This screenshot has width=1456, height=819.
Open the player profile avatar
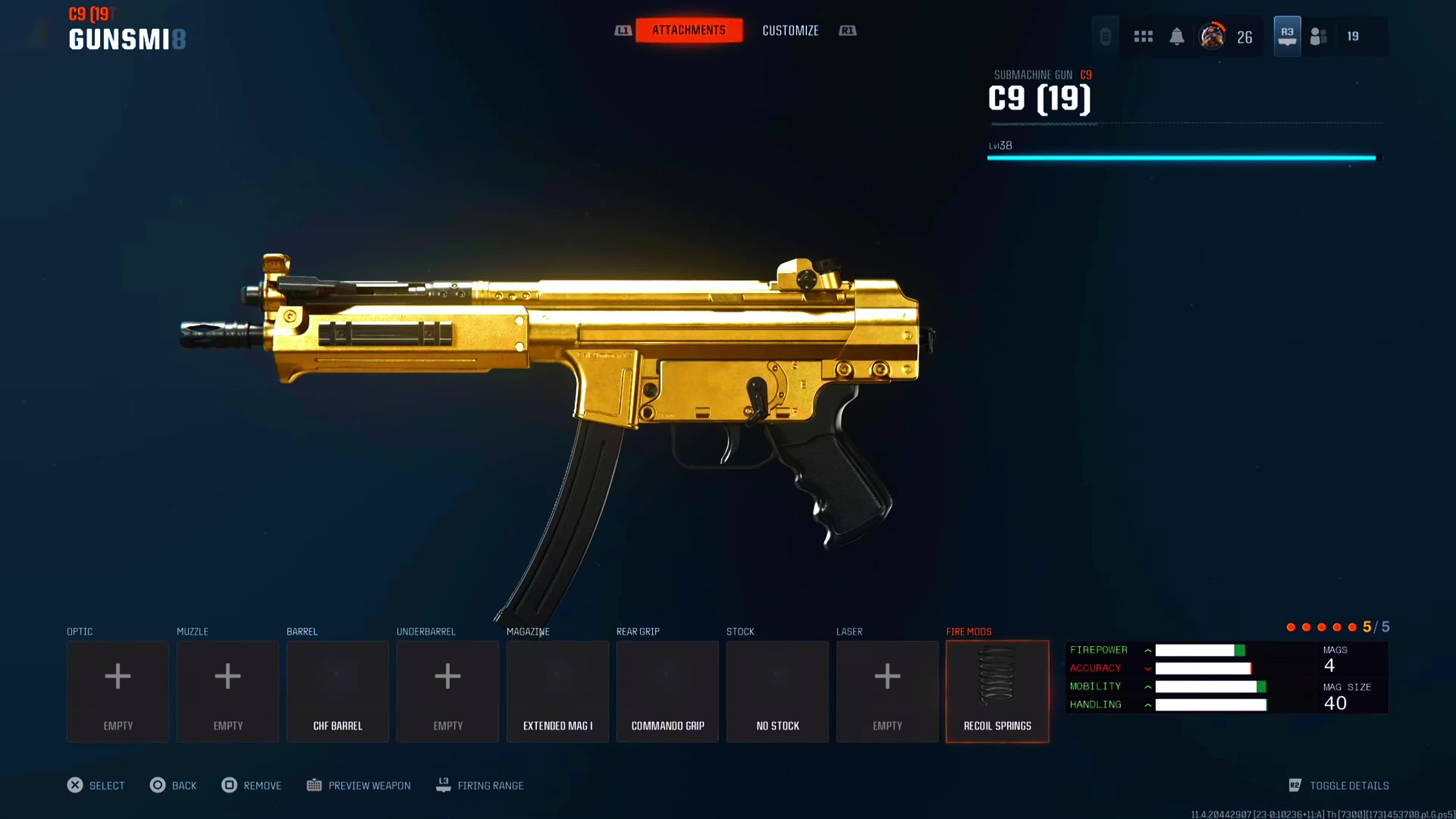coord(1212,37)
